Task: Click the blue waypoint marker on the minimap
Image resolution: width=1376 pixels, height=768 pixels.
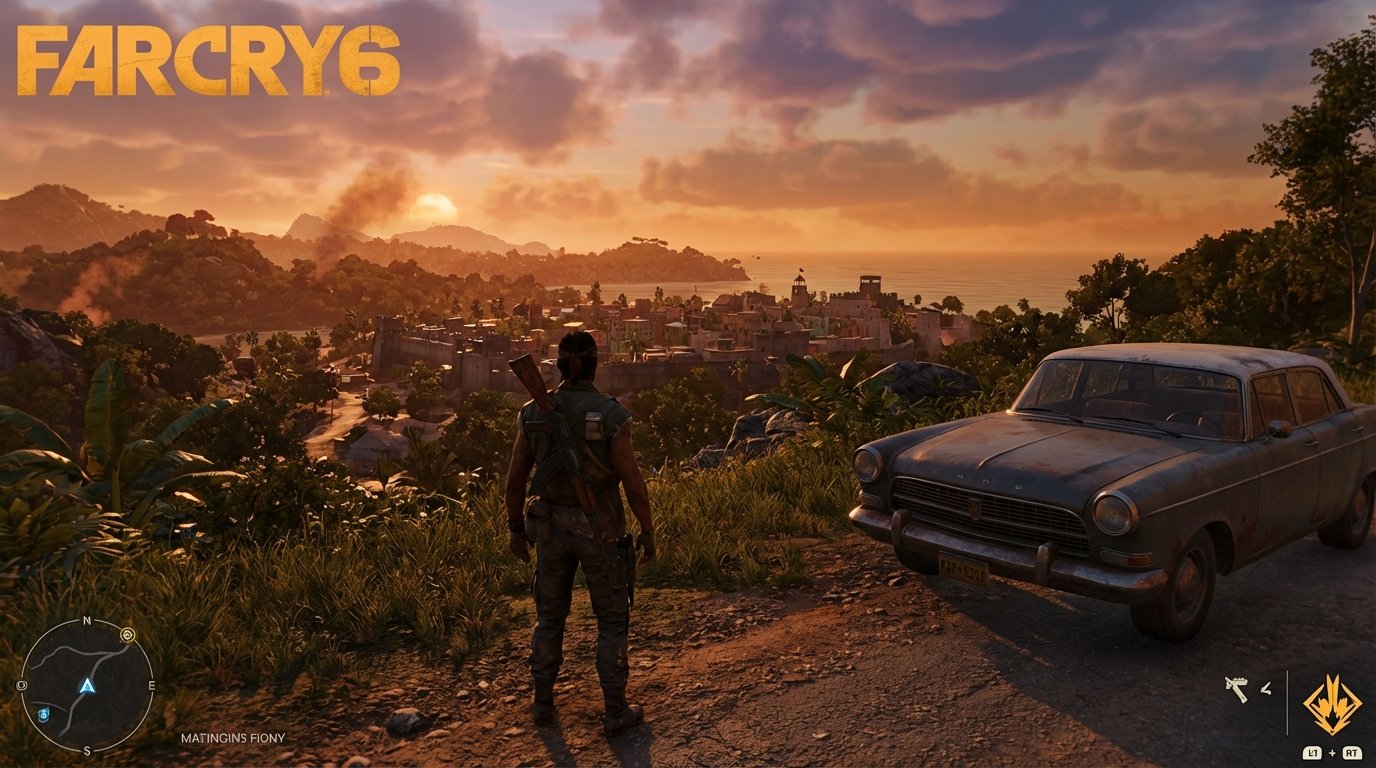Action: [x=44, y=713]
